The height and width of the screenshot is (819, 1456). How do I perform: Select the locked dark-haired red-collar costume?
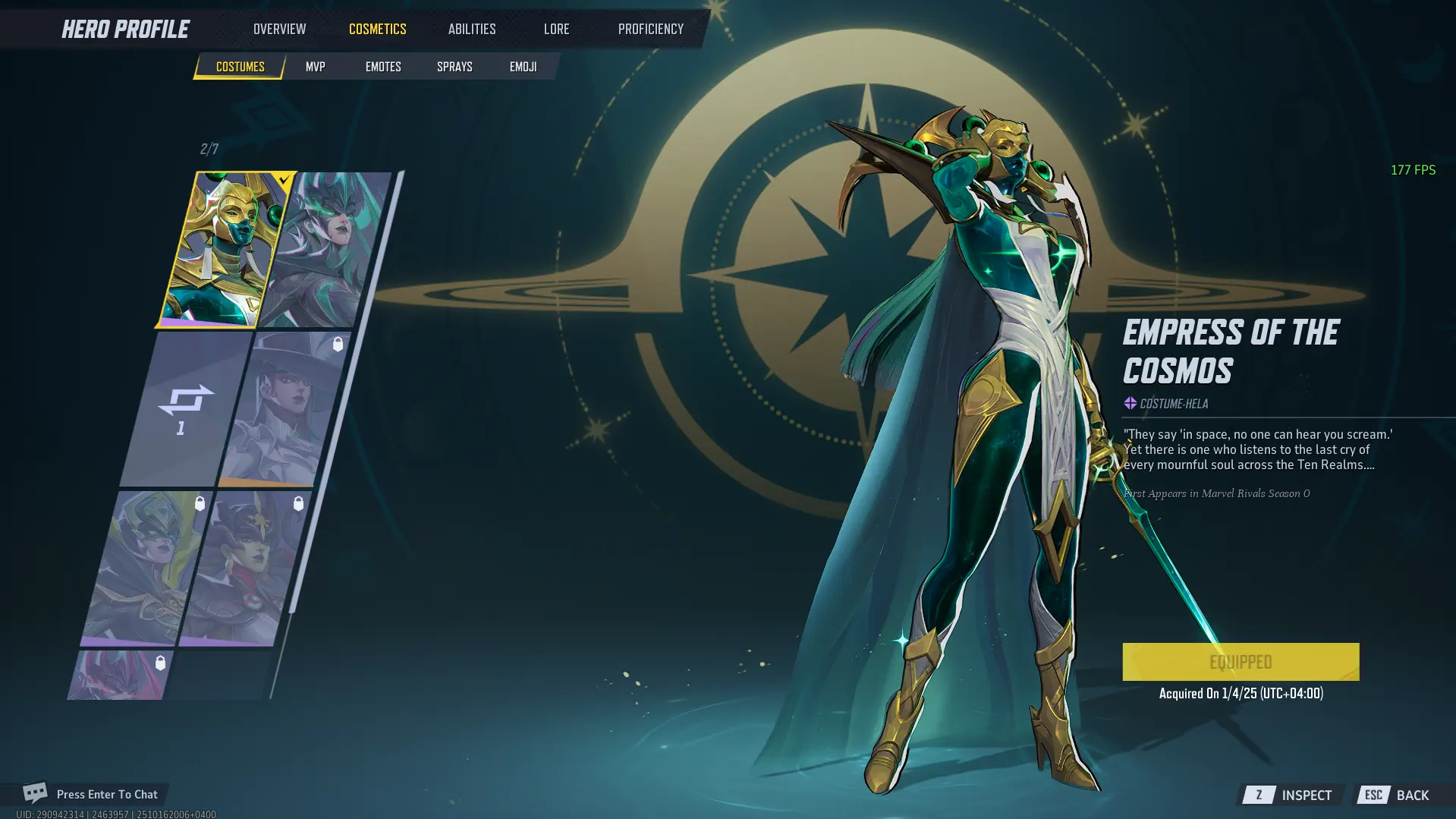[243, 568]
